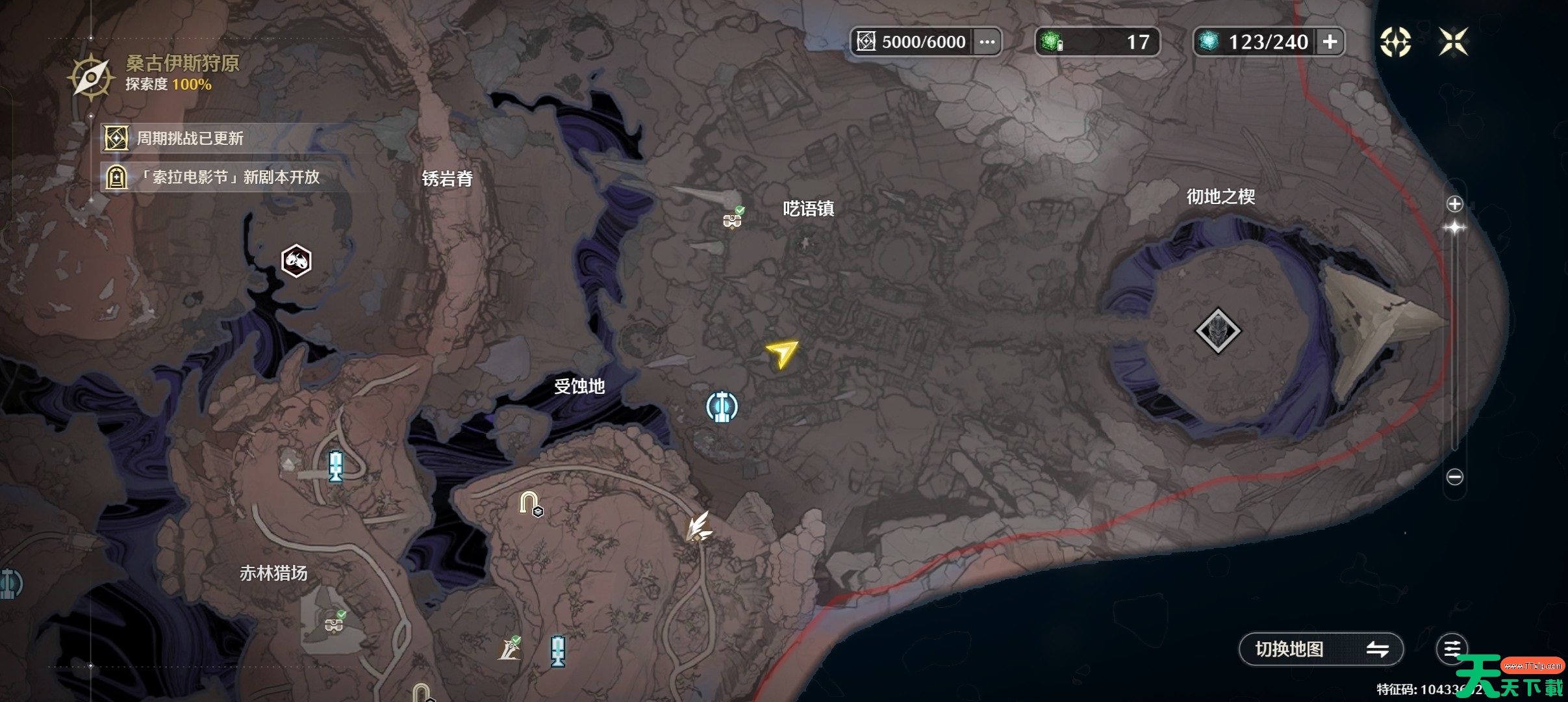The image size is (1568, 702).
Task: Select the horseshoe gate marker
Action: (529, 503)
